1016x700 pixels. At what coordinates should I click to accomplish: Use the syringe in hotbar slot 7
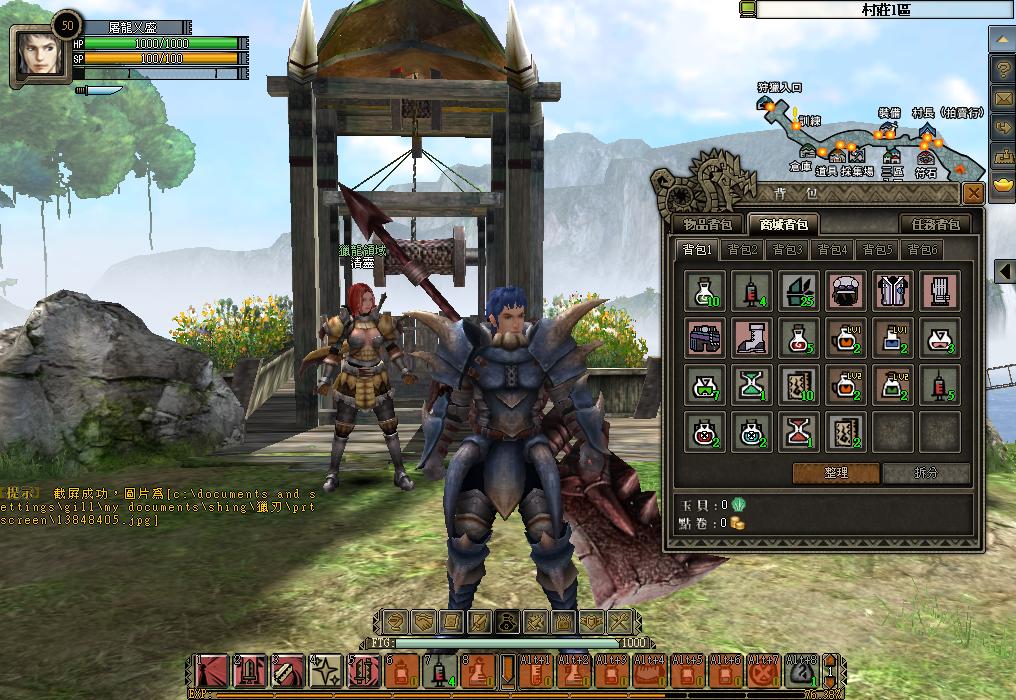pos(440,671)
